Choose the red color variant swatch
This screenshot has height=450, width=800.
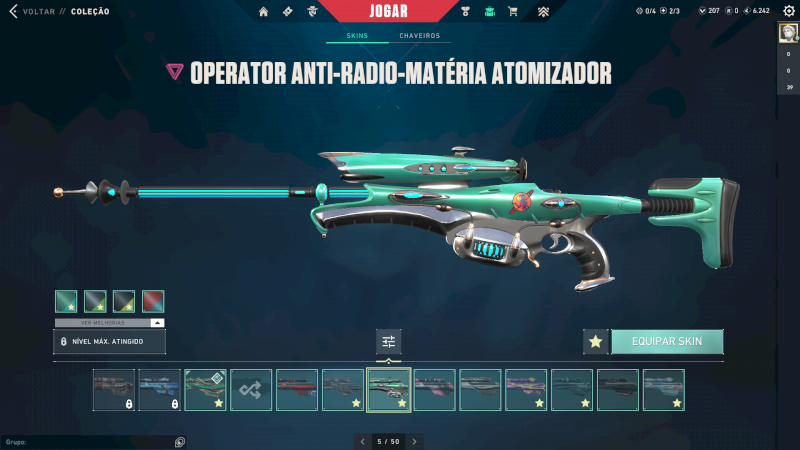(x=153, y=301)
